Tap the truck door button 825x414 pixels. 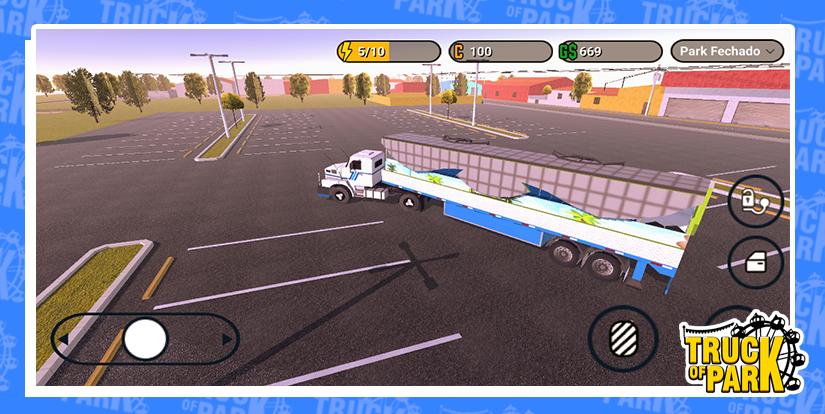[754, 264]
